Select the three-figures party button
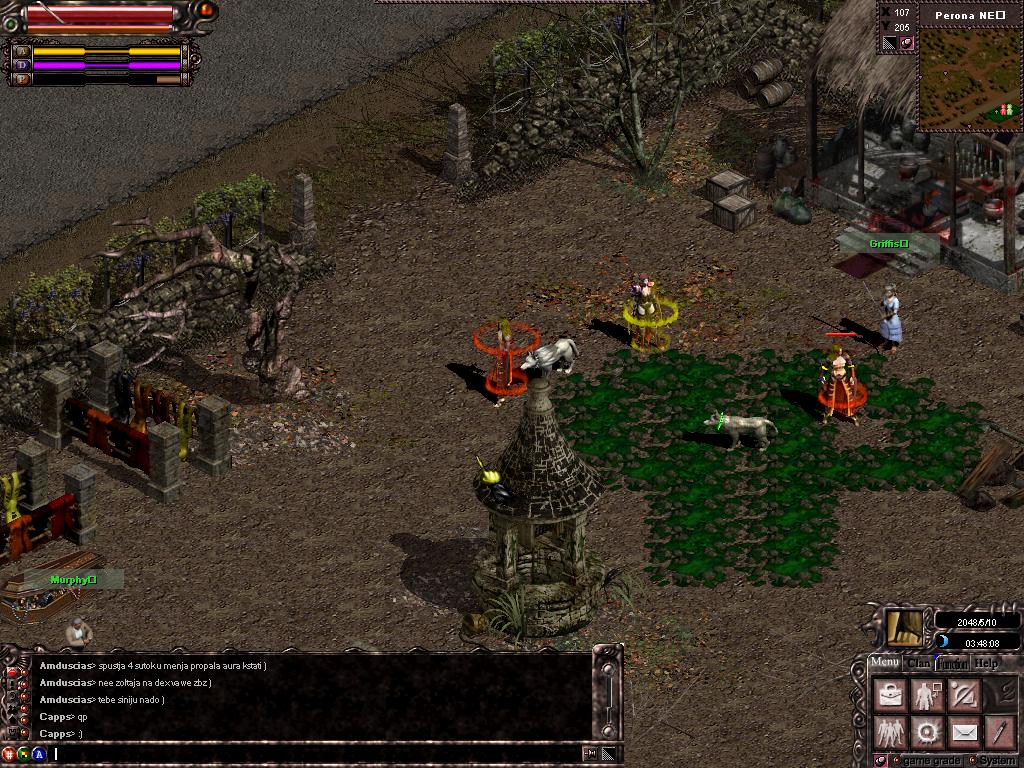 [x=889, y=733]
